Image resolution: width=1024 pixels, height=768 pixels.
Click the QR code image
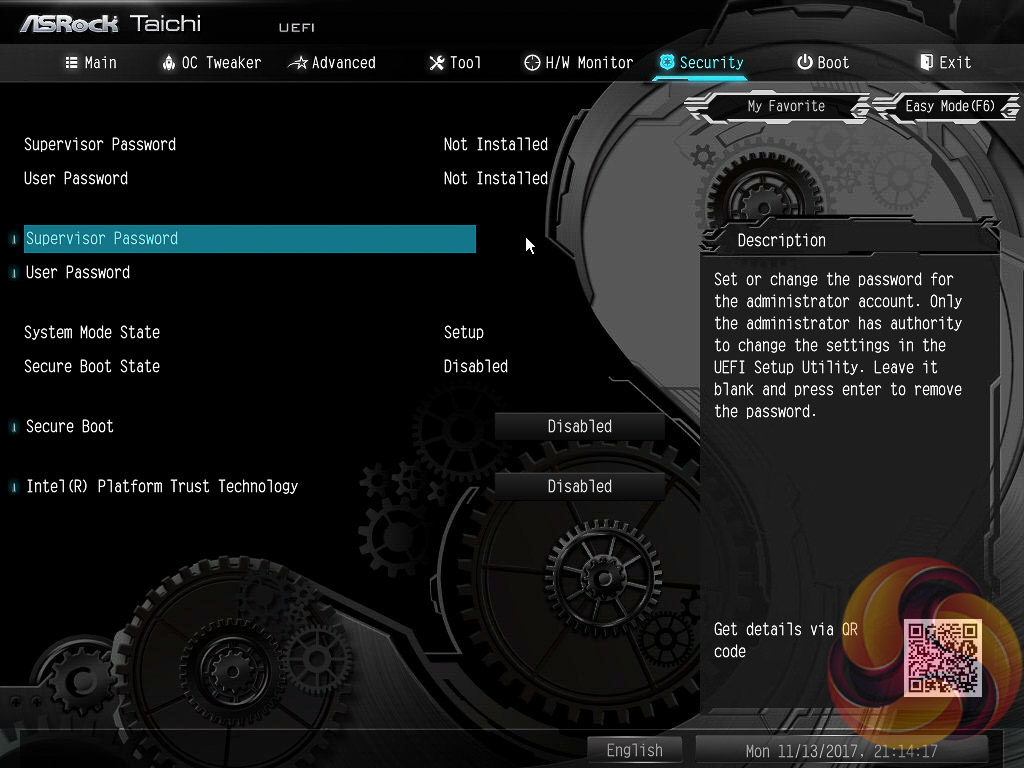(943, 657)
